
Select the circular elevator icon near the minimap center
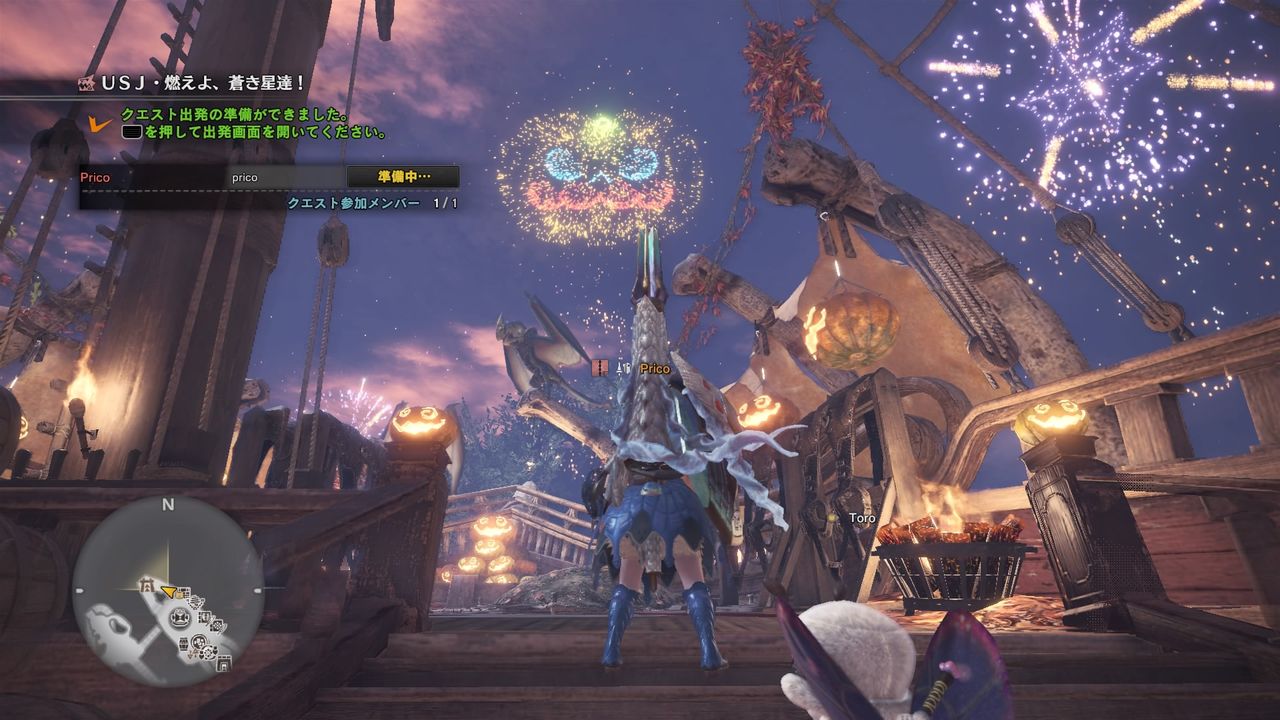(x=180, y=617)
